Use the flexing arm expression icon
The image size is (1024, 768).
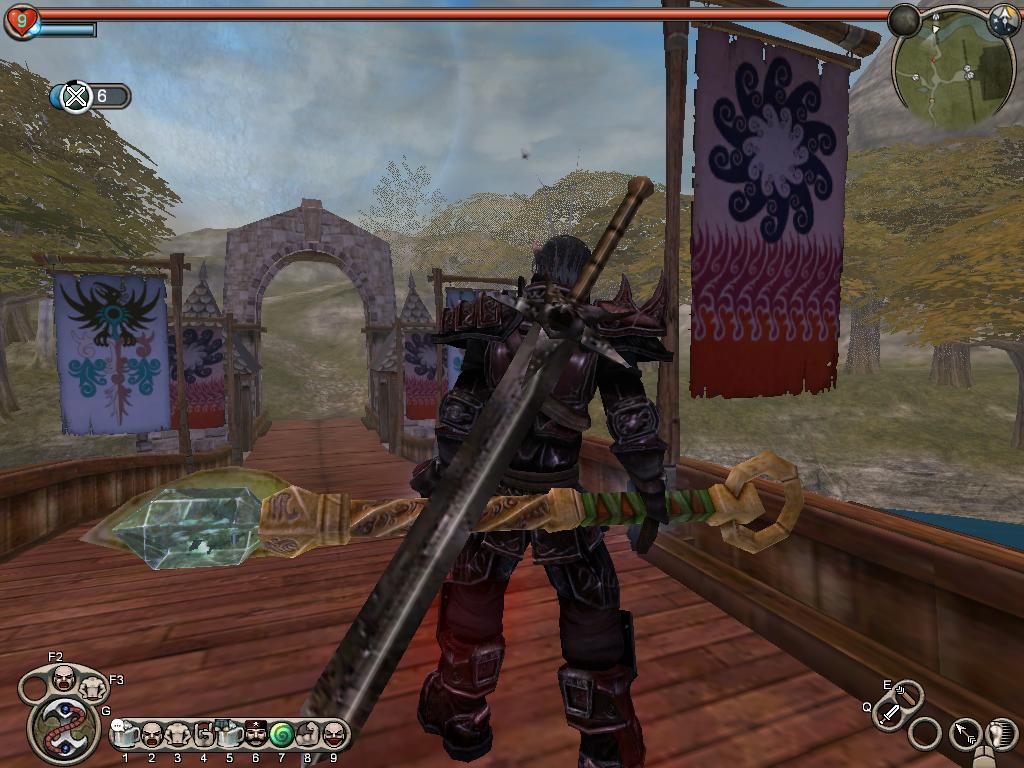point(307,735)
